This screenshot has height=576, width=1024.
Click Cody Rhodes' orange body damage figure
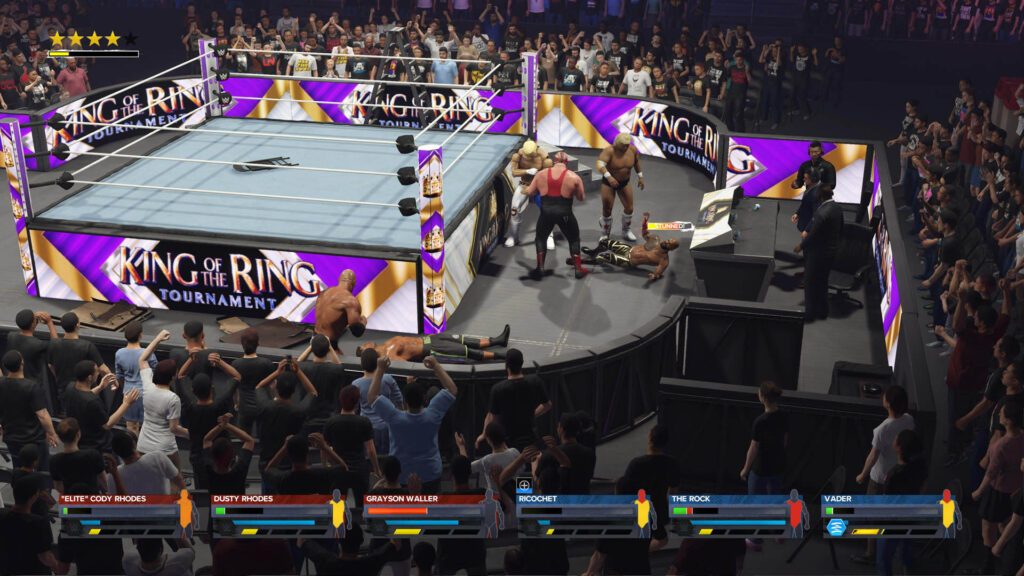[x=185, y=513]
